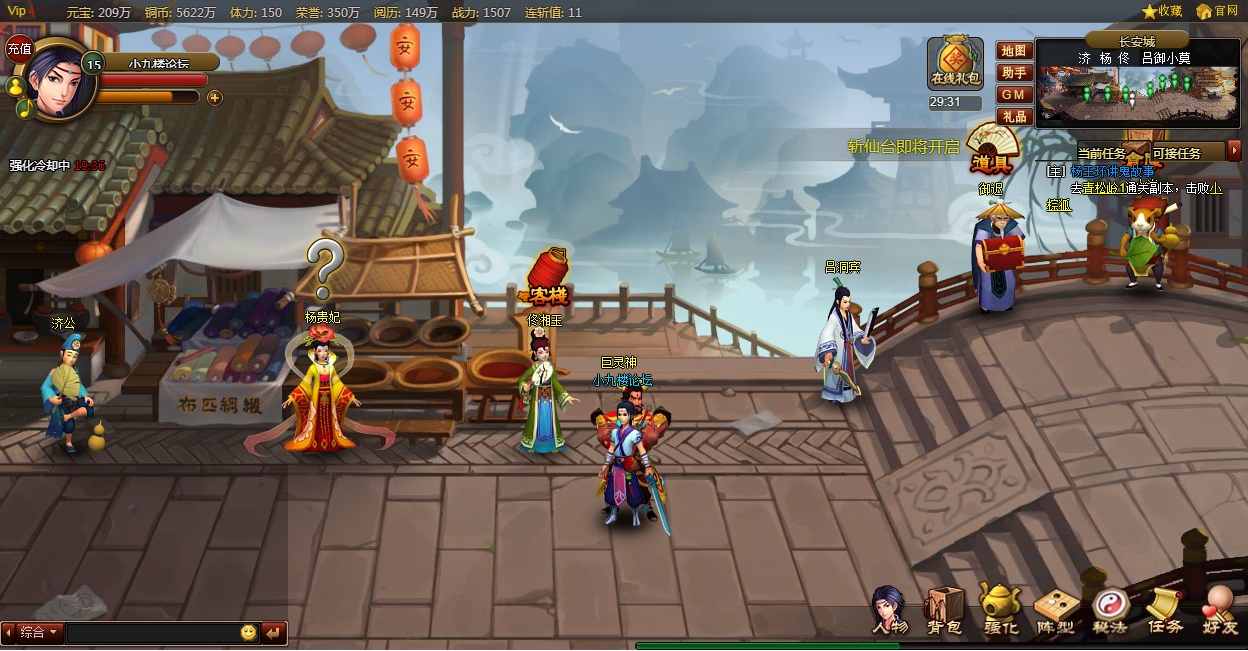Open the 秘法 yin-yang menu
This screenshot has height=651, width=1248.
coord(1109,609)
